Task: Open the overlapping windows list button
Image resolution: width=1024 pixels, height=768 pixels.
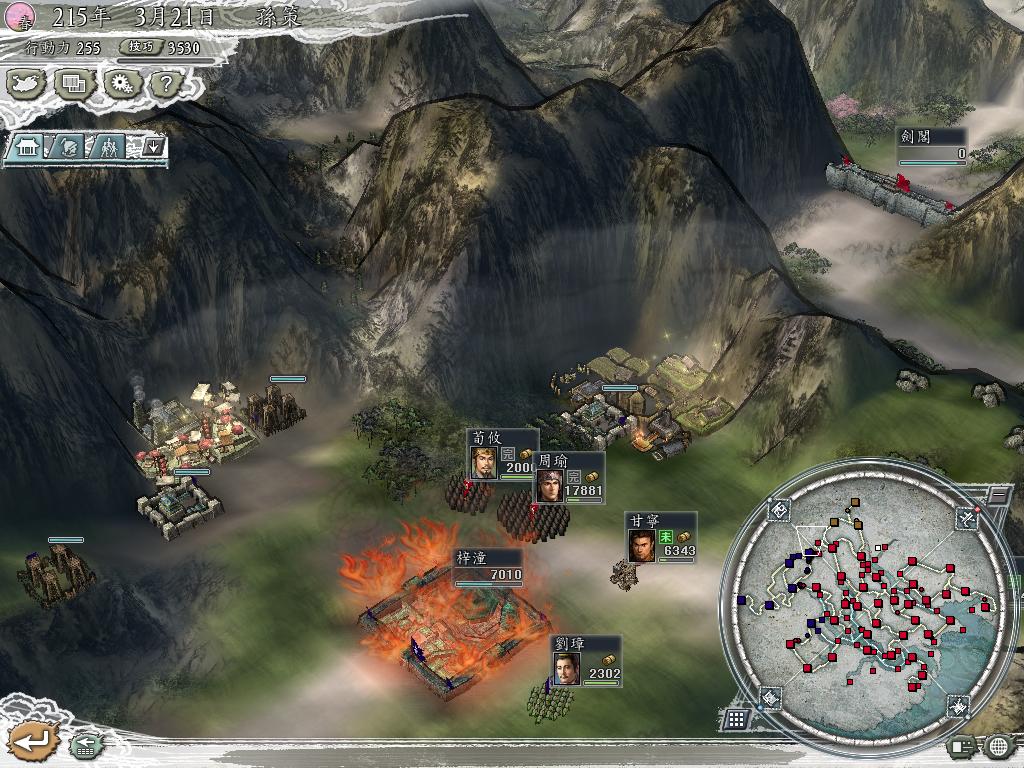Action: click(75, 85)
